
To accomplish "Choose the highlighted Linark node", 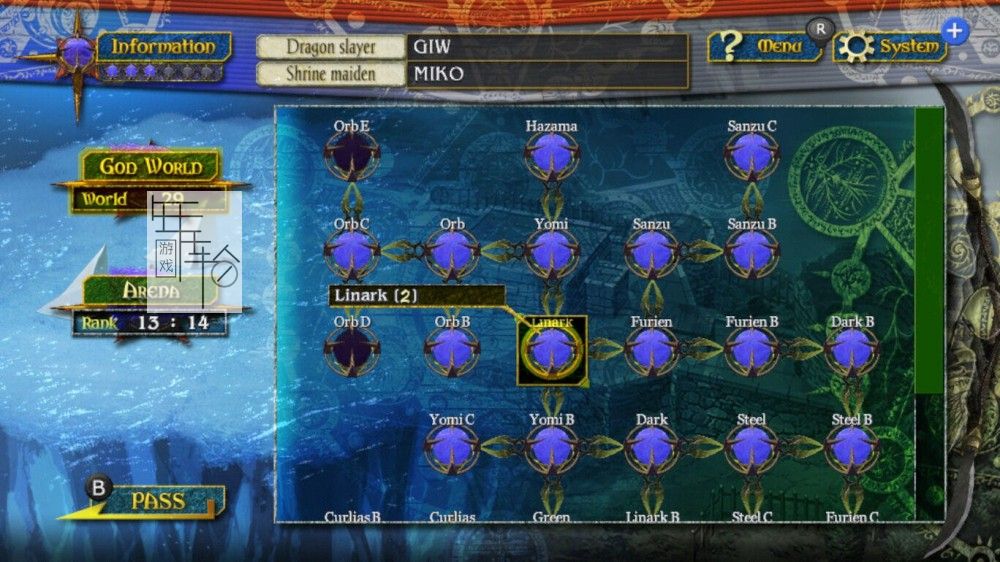I will pyautogui.click(x=551, y=349).
